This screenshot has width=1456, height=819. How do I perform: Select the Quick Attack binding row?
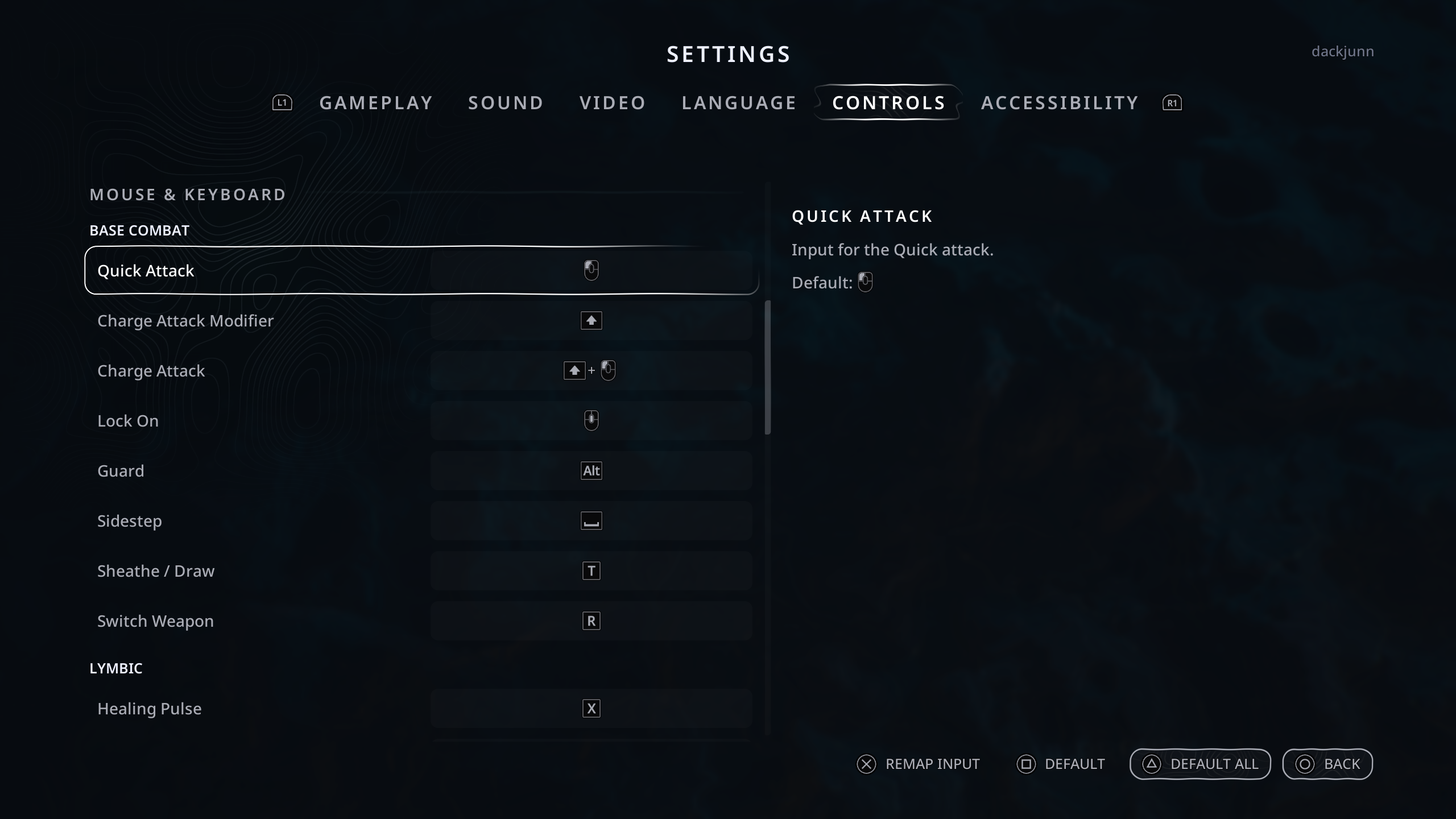tap(421, 271)
